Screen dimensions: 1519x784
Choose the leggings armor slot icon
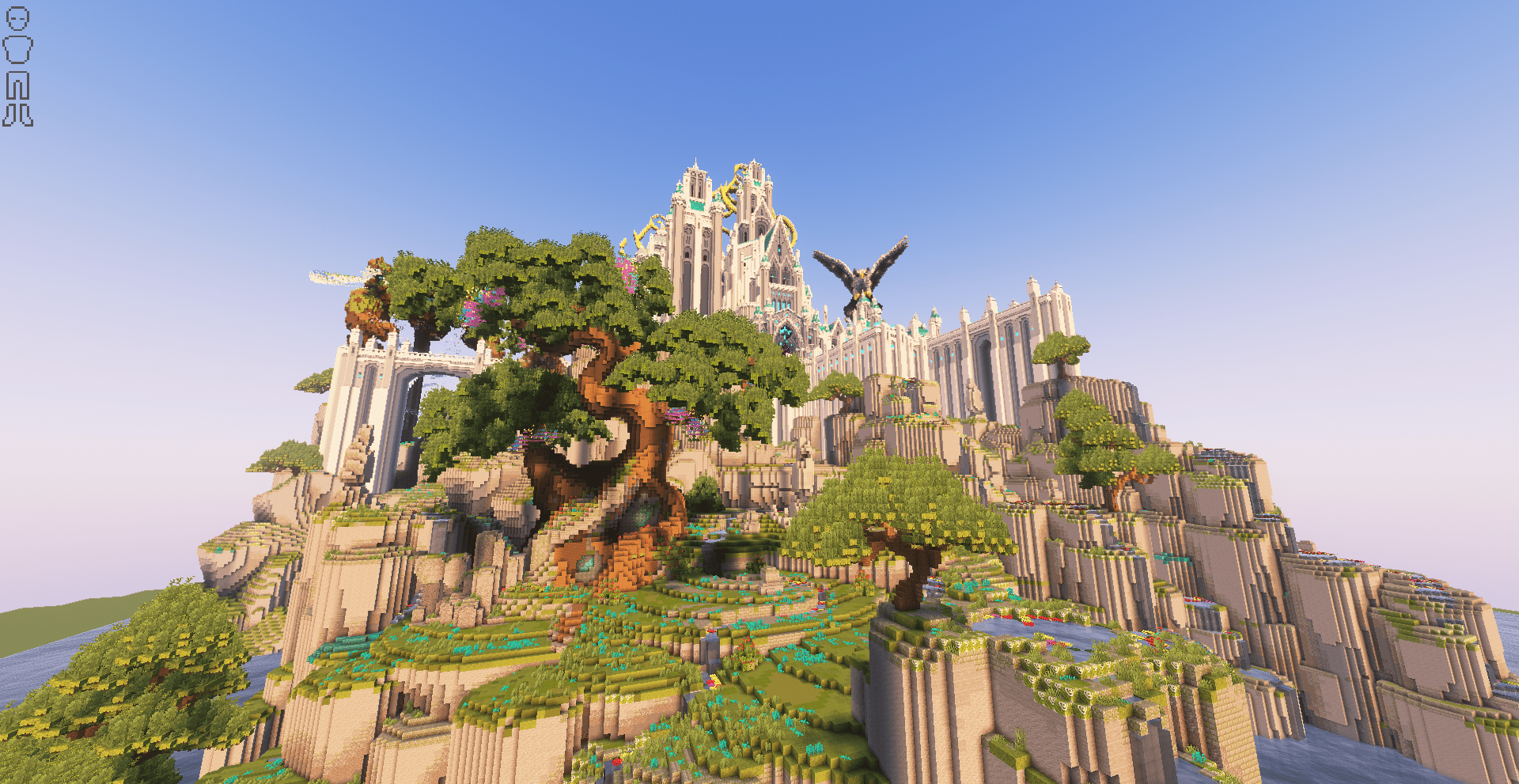tap(17, 85)
